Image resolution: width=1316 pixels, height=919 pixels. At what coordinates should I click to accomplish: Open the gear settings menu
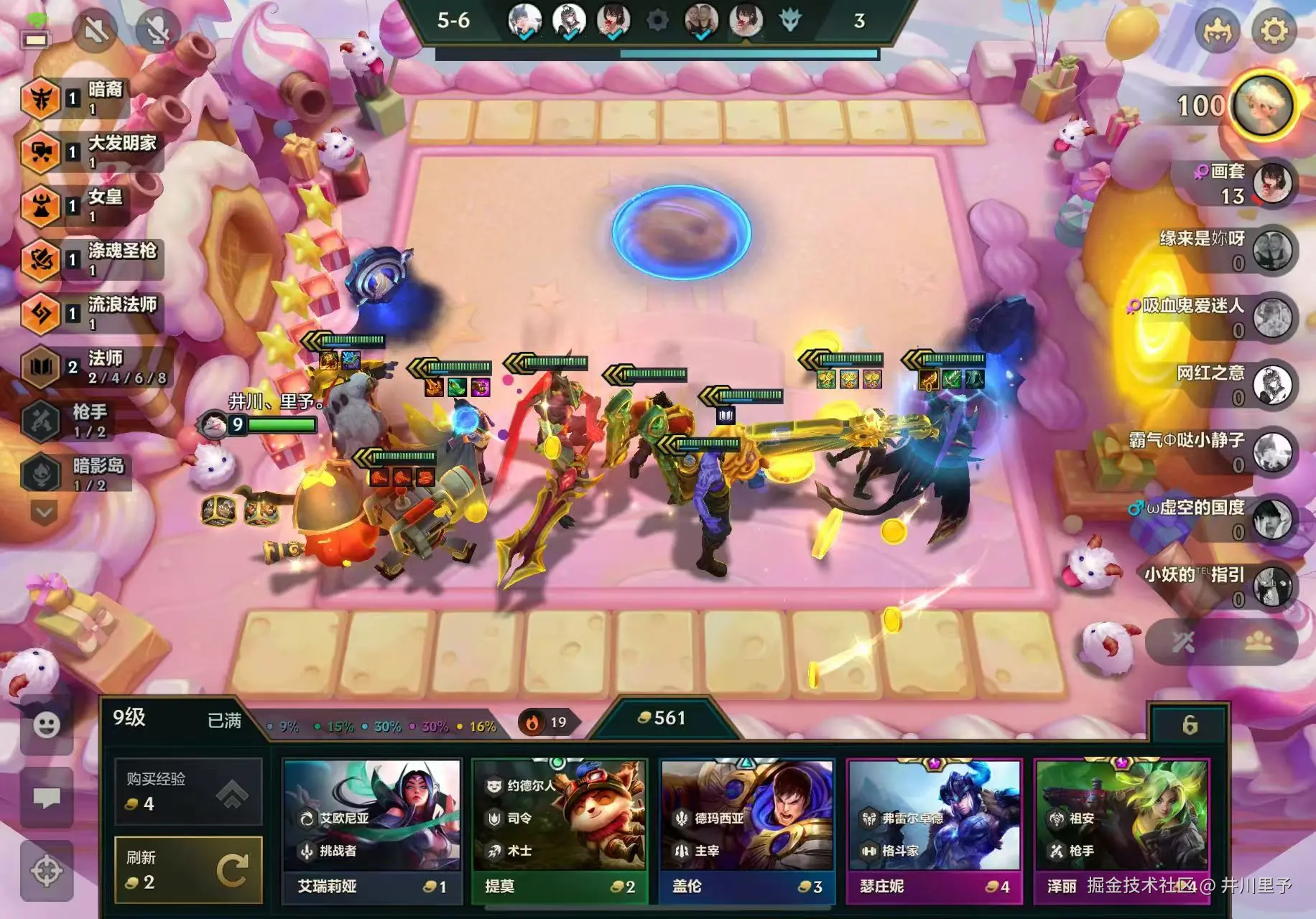click(1274, 31)
